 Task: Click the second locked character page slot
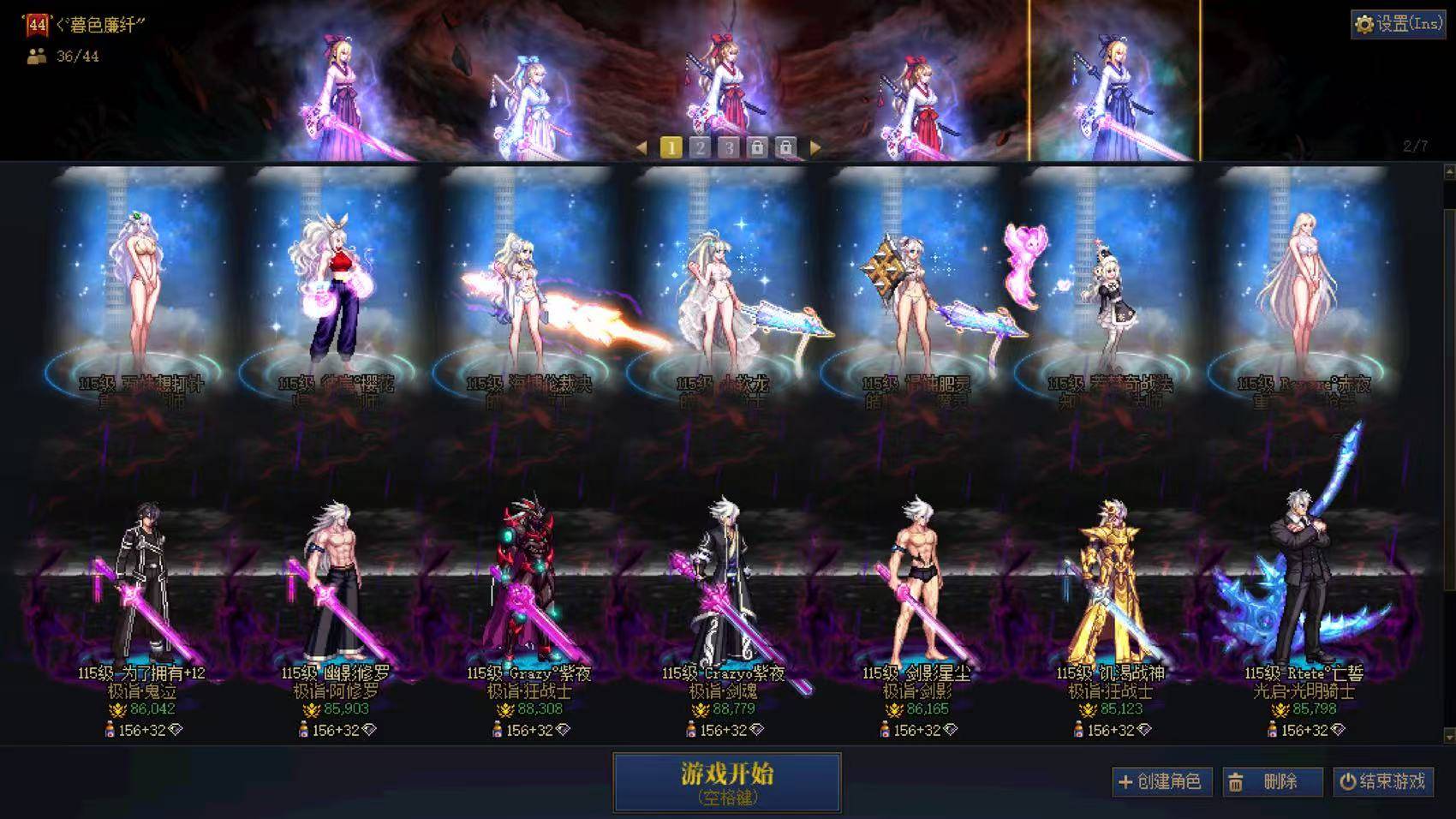[785, 147]
